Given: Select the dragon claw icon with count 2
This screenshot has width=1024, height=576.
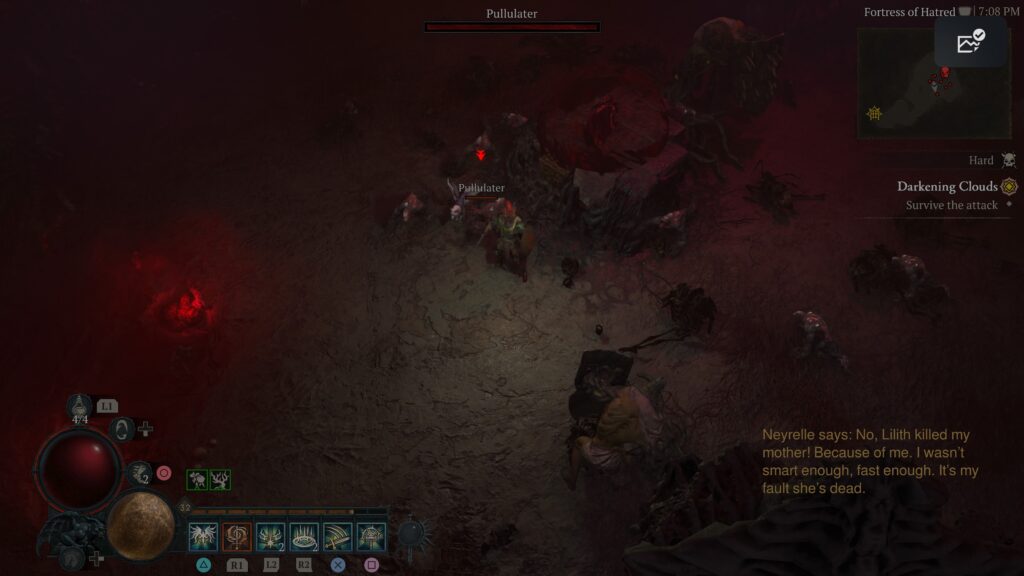Looking at the screenshot, I should click(141, 473).
